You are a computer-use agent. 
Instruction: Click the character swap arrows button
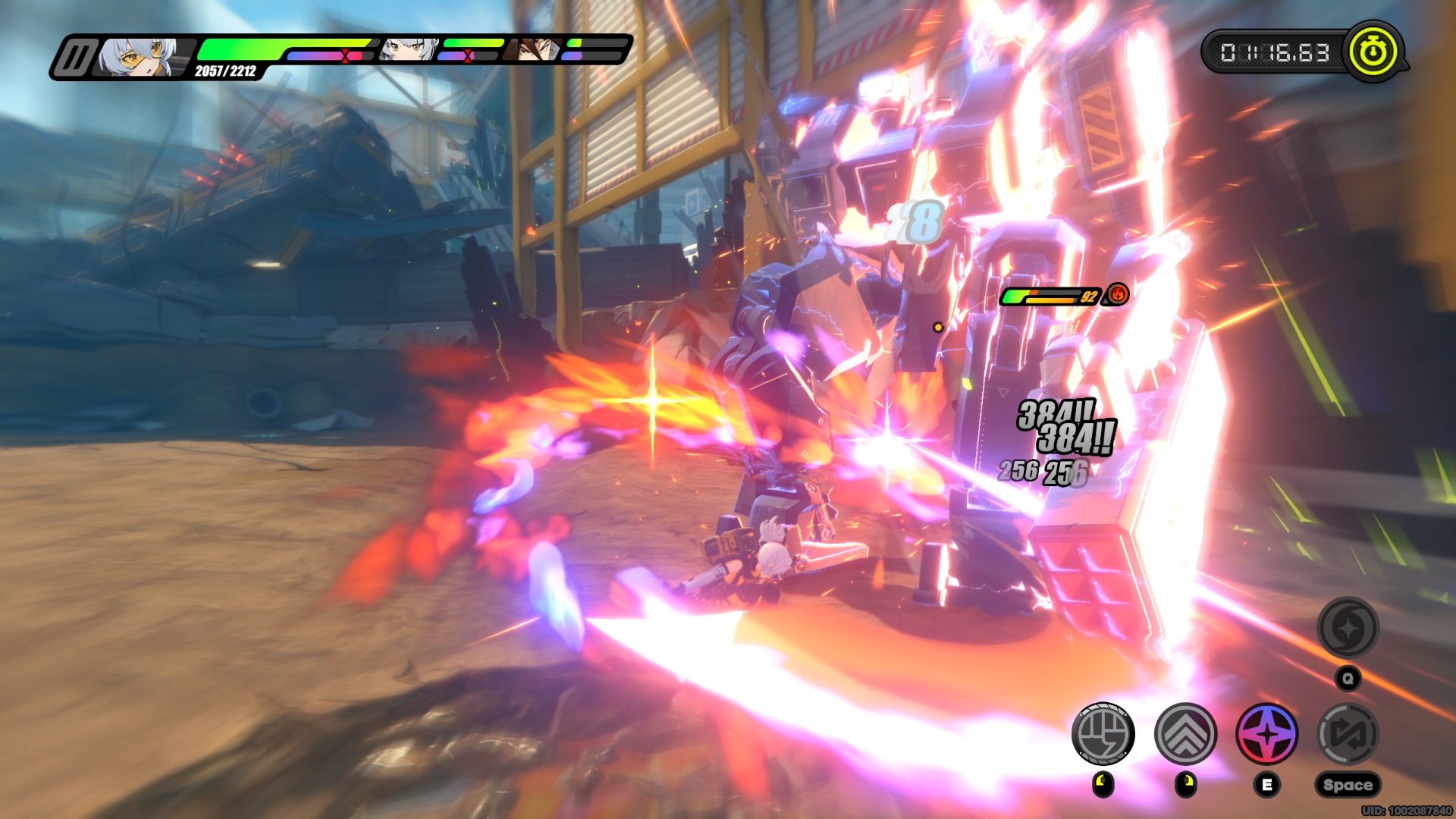[x=1348, y=733]
